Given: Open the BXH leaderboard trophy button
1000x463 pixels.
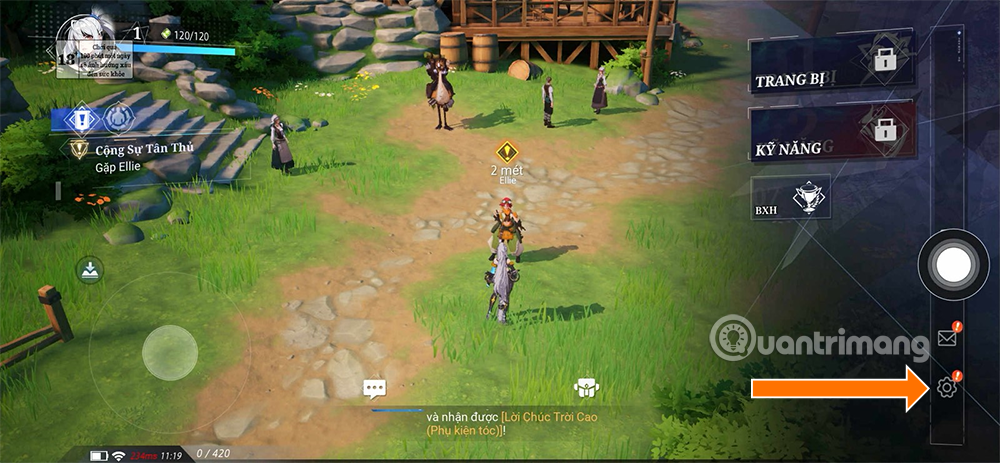Looking at the screenshot, I should [x=789, y=200].
